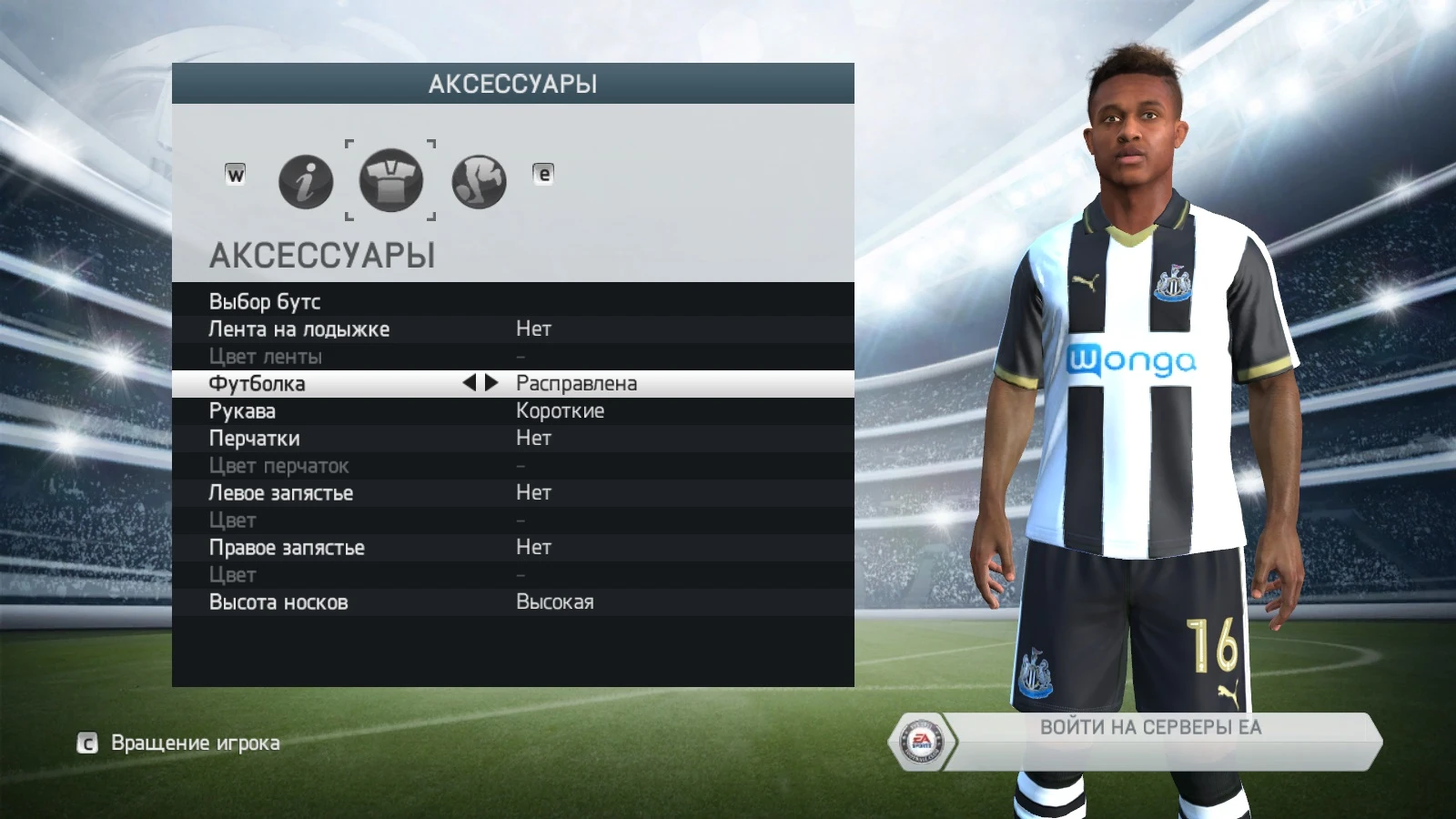Screen dimensions: 1456x819
Task: Click the Вращение игрока label
Action: pyautogui.click(x=194, y=743)
